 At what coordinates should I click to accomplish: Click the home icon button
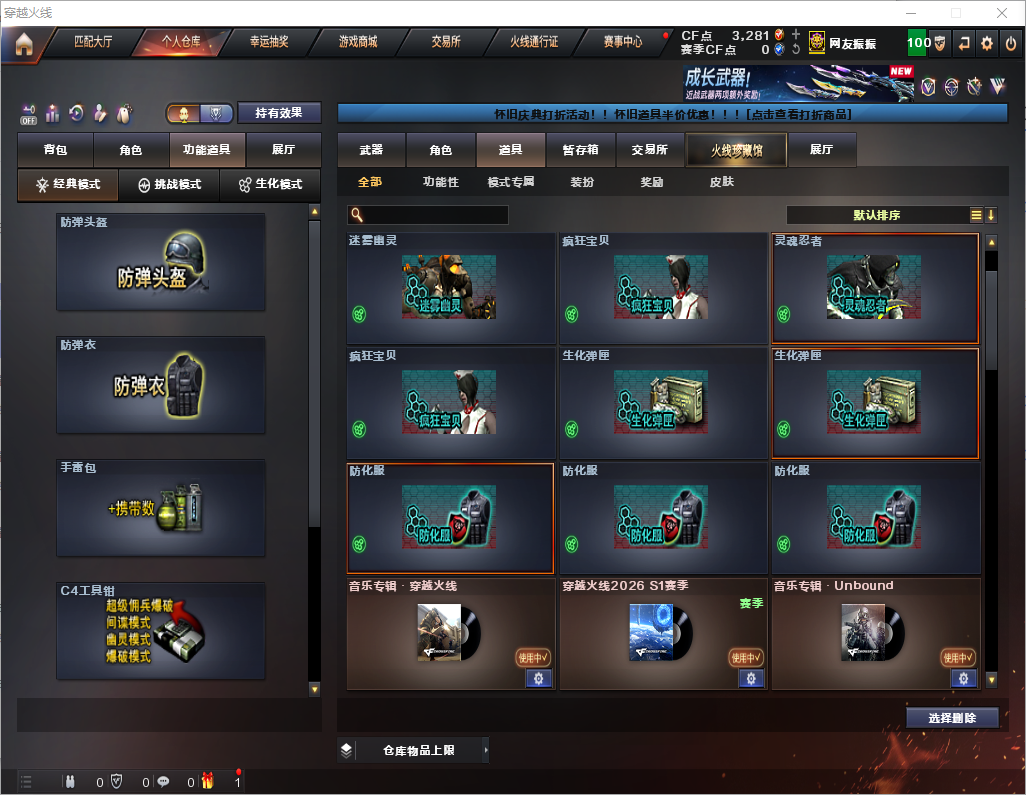pyautogui.click(x=24, y=44)
